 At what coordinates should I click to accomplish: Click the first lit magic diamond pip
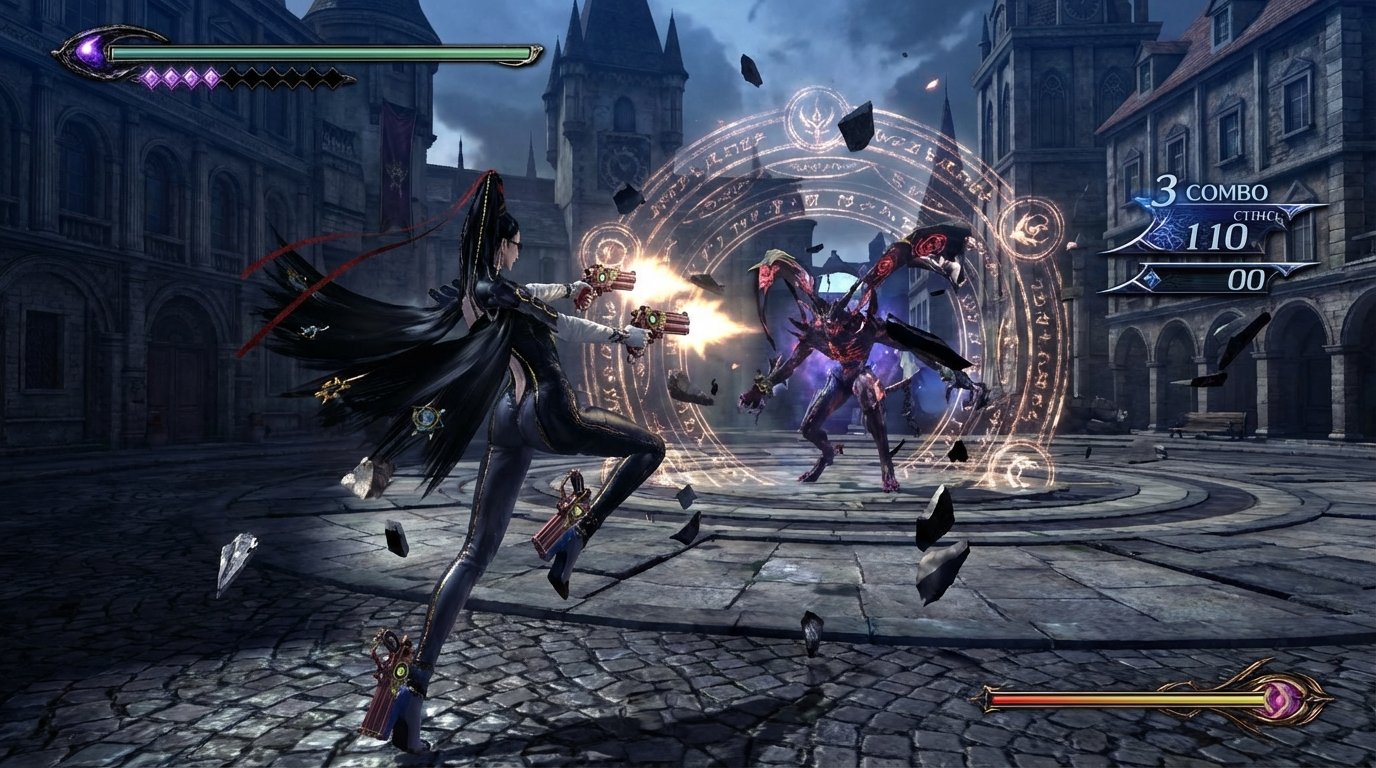coord(152,77)
